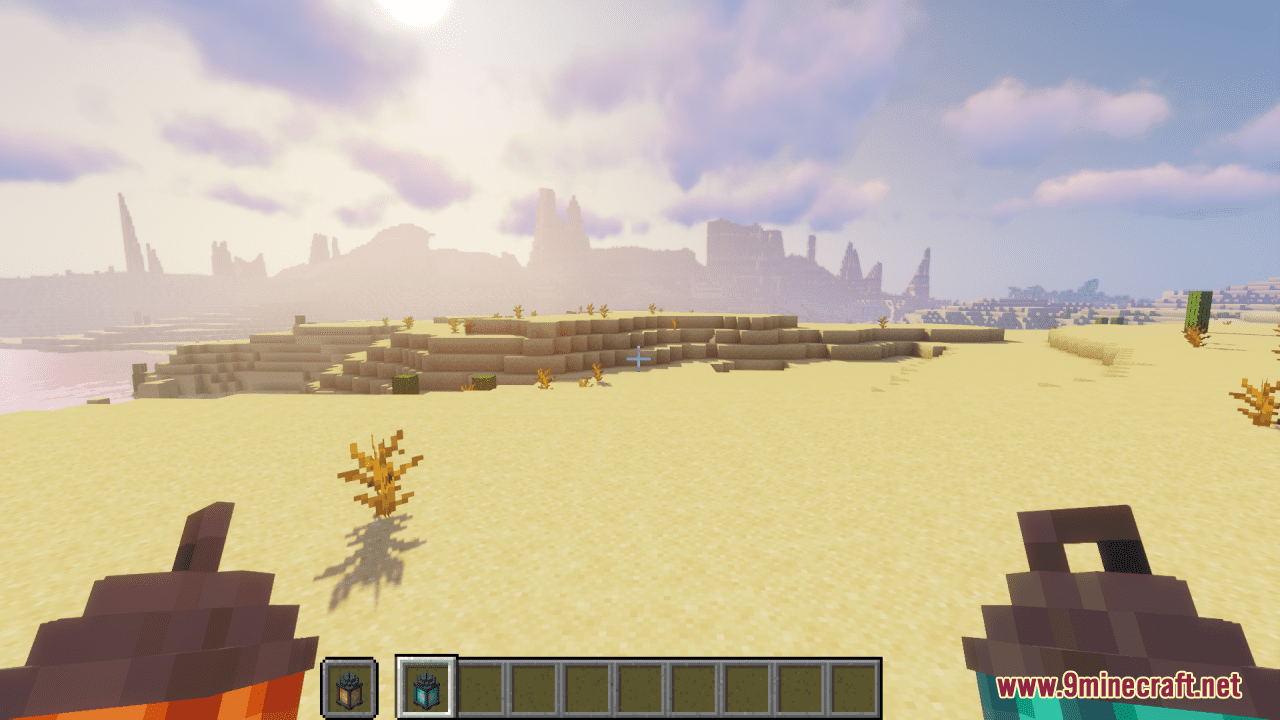Screen dimensions: 1280x720
Task: Click the crosshair at screen center
Action: 640,357
